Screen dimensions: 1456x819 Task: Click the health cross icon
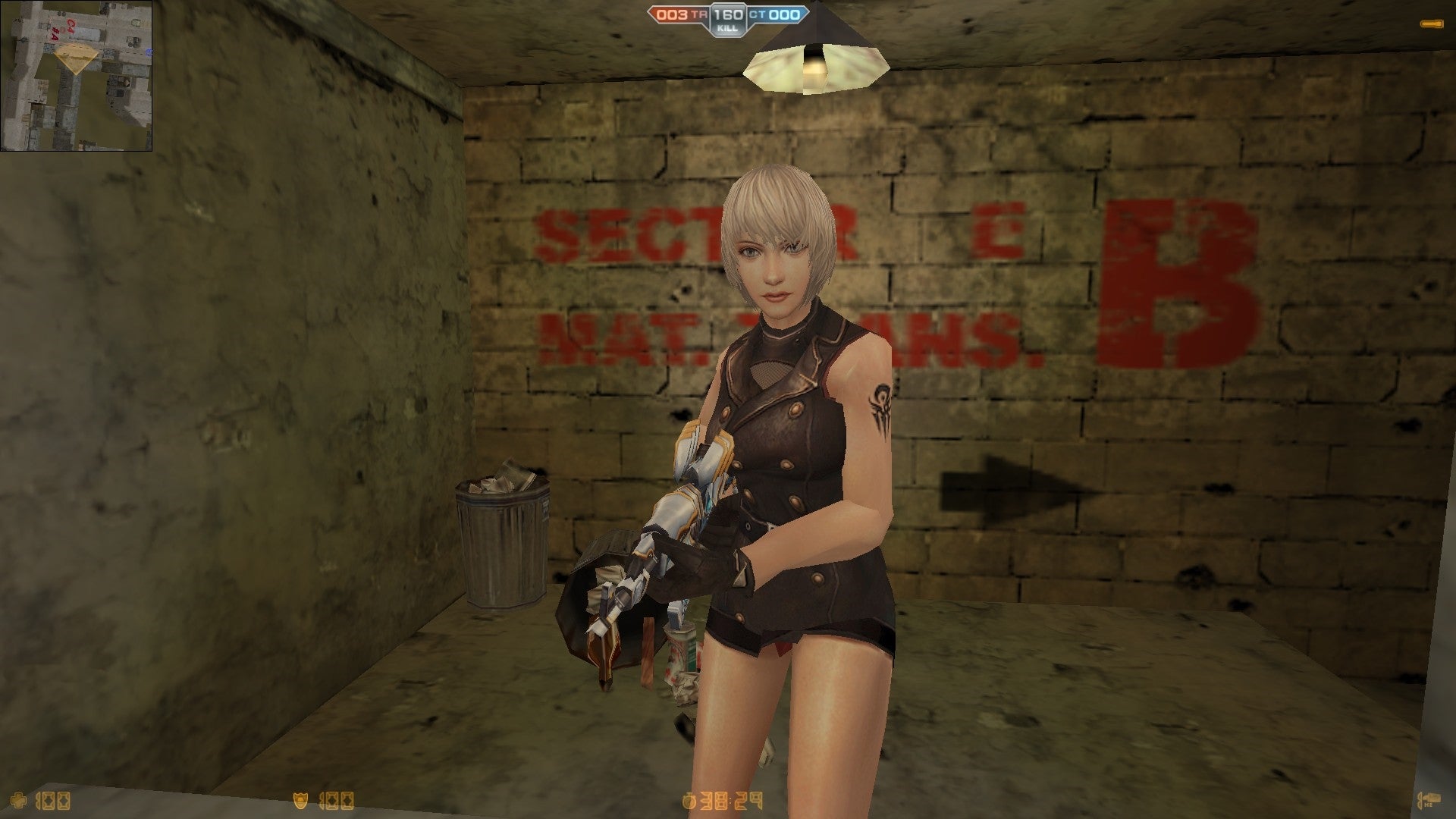[18, 801]
